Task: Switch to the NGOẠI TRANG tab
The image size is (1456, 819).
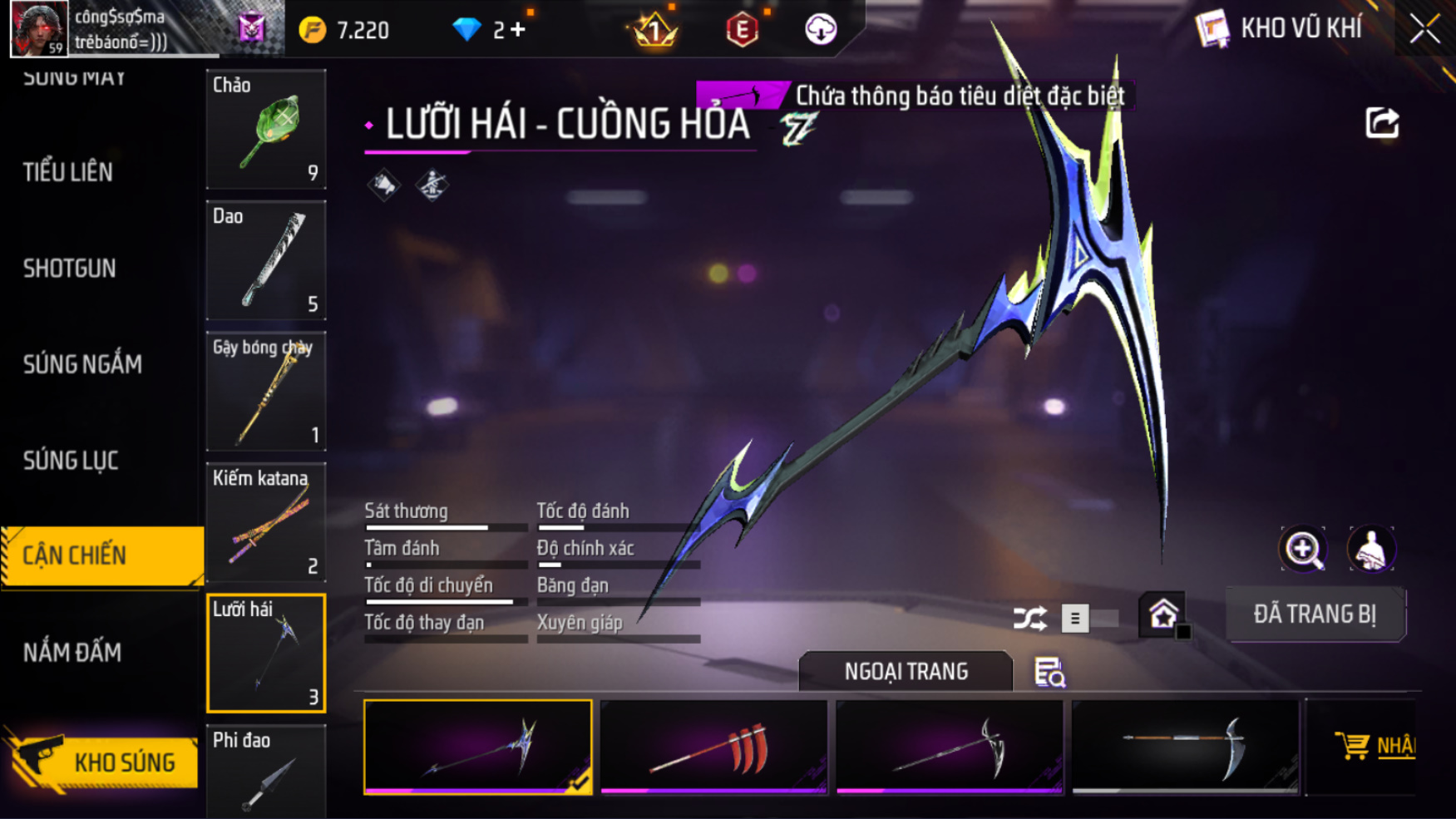Action: click(x=906, y=672)
